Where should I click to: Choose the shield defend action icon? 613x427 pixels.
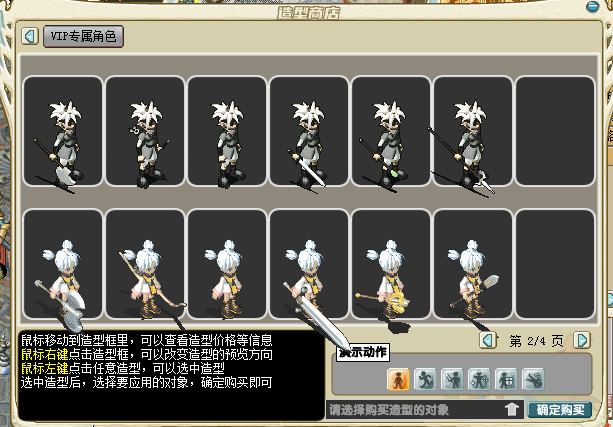point(505,378)
